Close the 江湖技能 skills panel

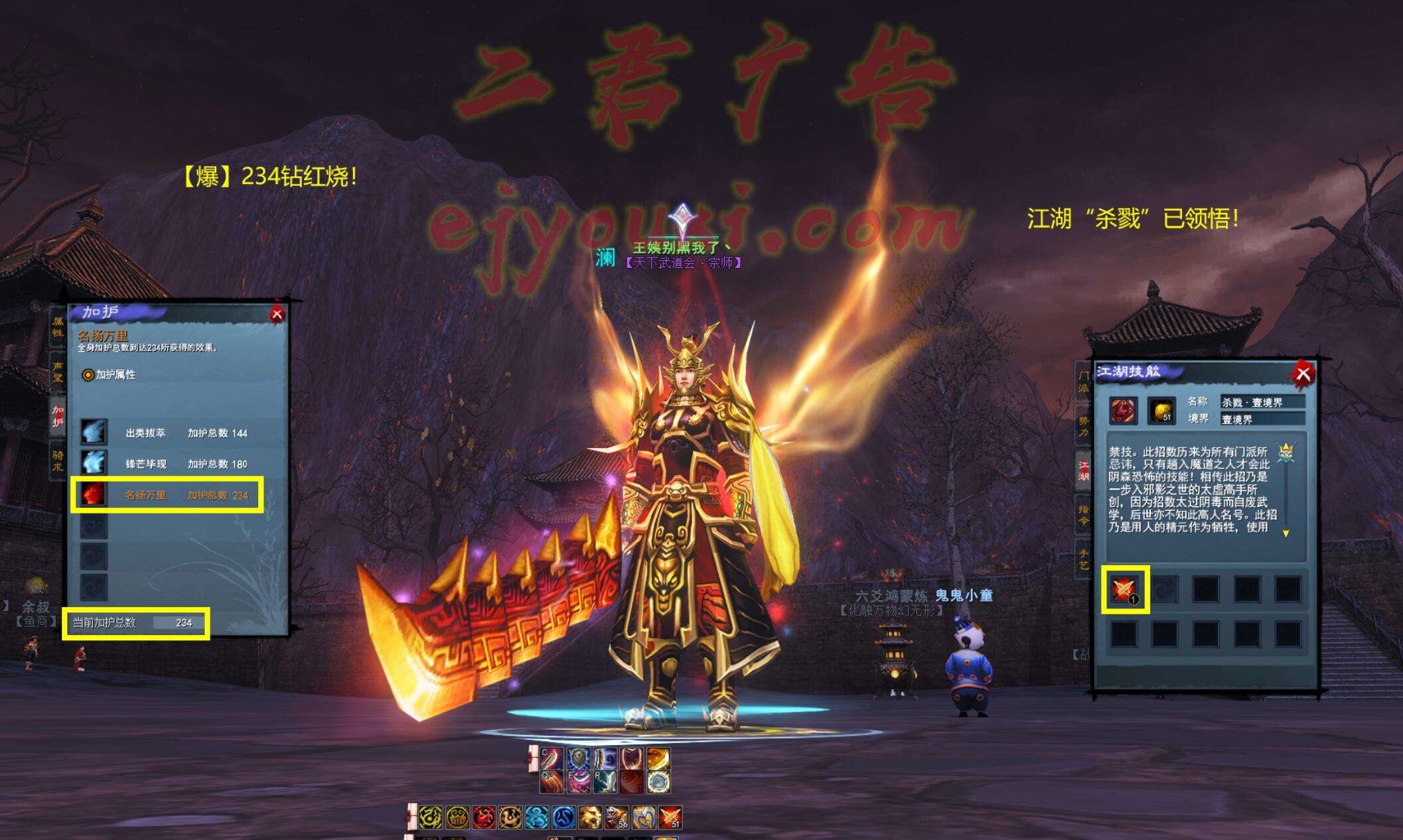tap(1303, 374)
